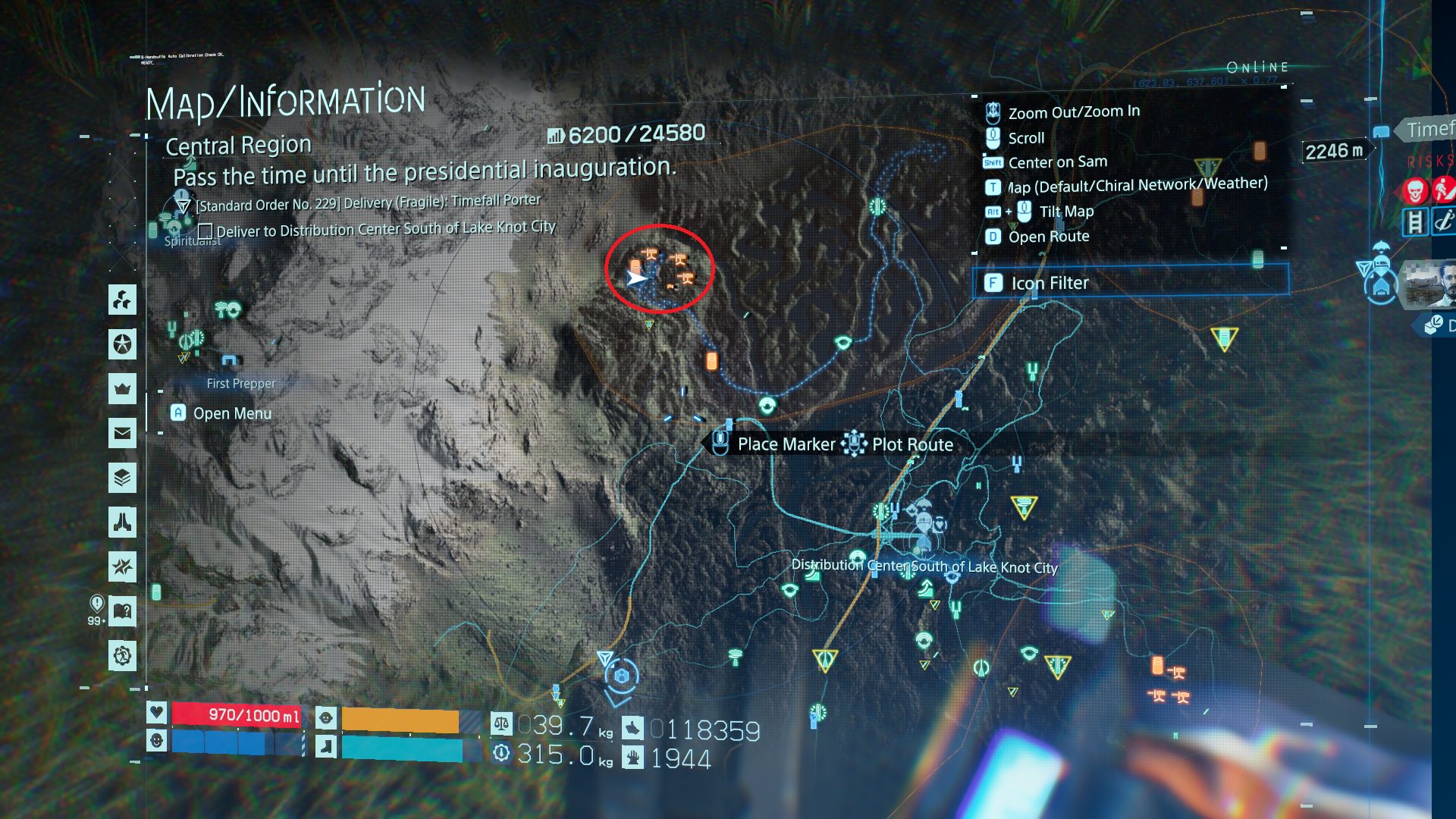Screen dimensions: 1456x819
Task: Select the stacked layers sidebar icon
Action: point(122,478)
